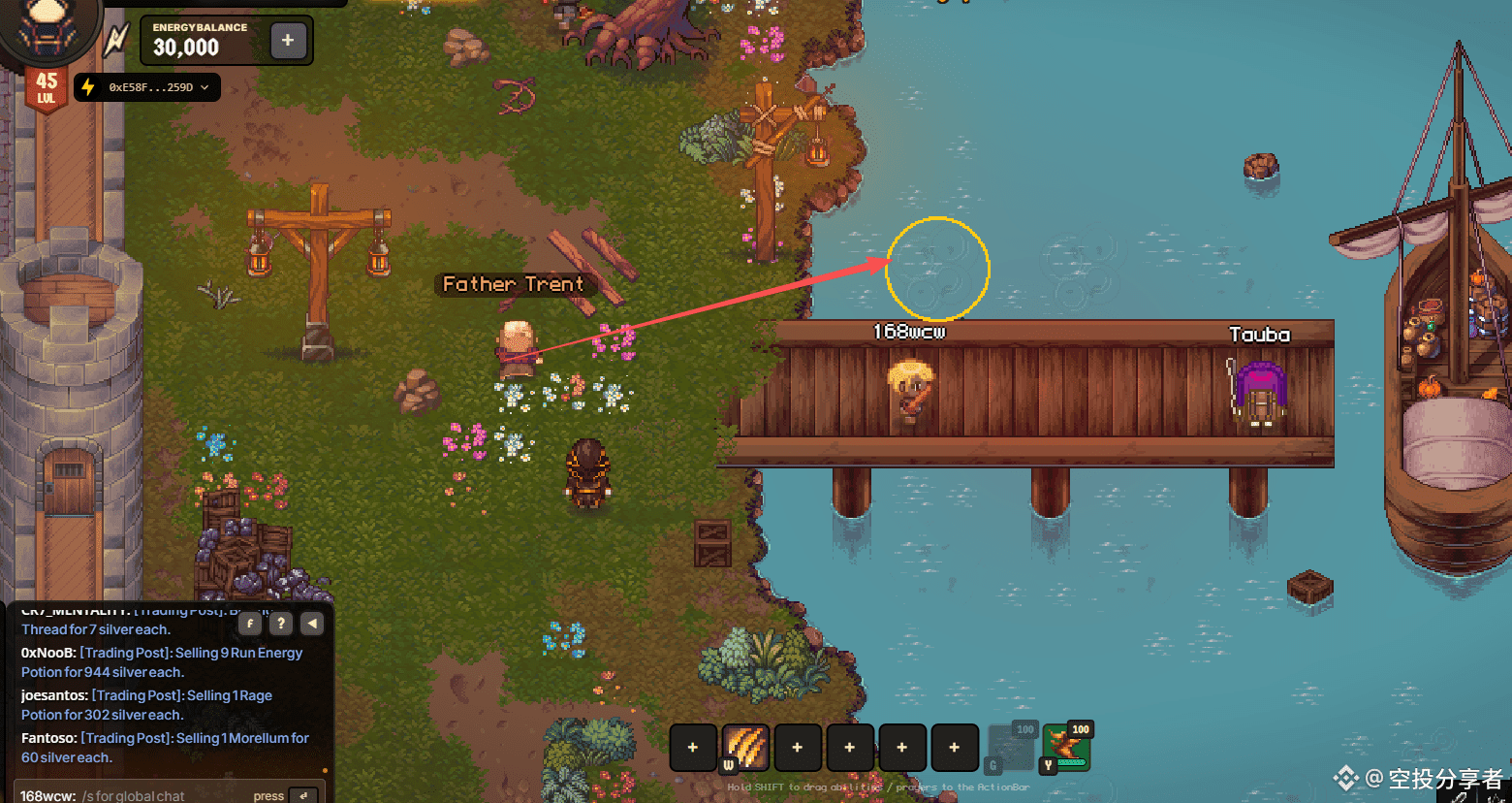Add energy with the plus button
This screenshot has width=1512, height=803.
click(288, 41)
